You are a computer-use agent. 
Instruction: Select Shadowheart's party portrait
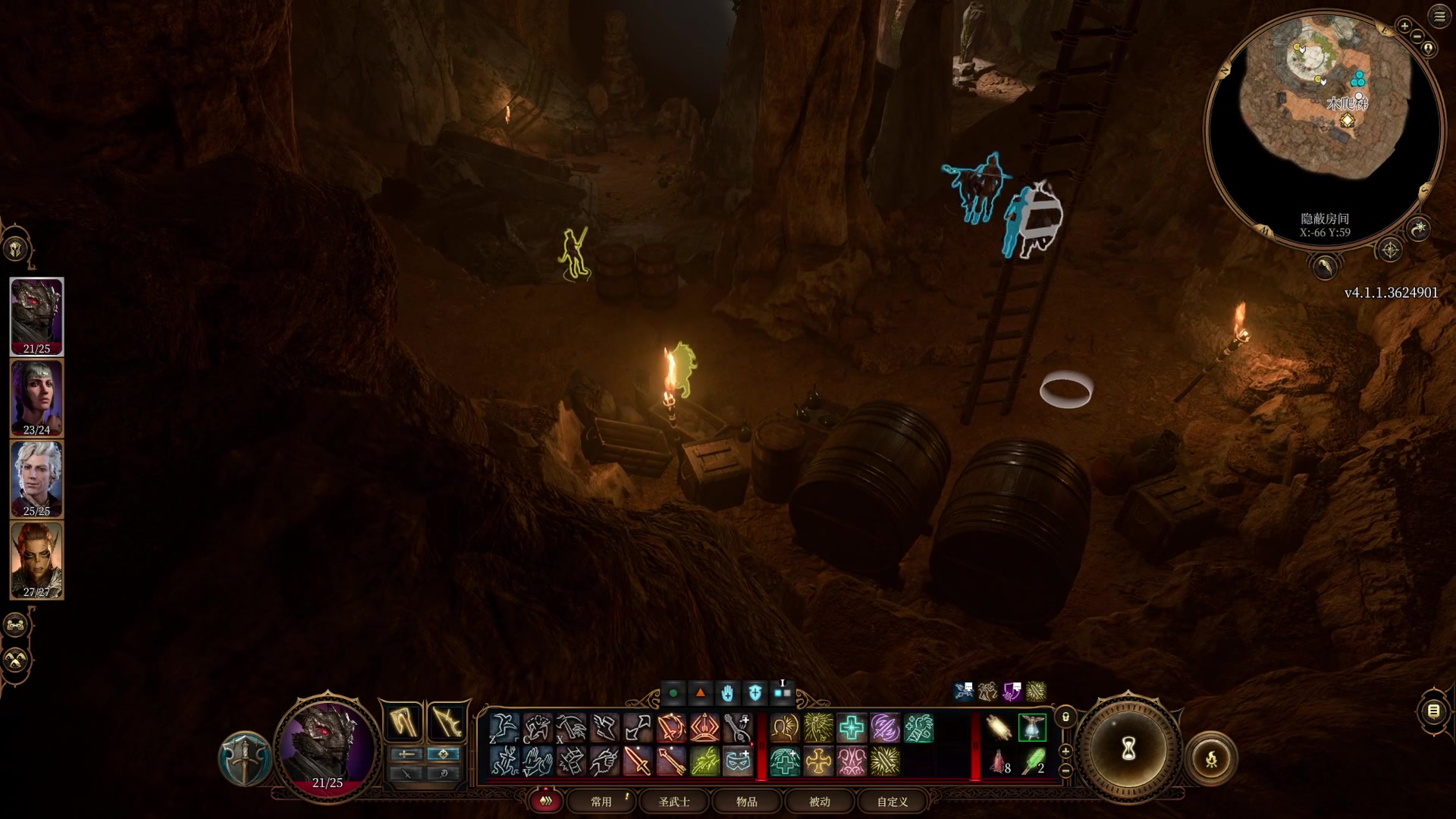point(36,397)
